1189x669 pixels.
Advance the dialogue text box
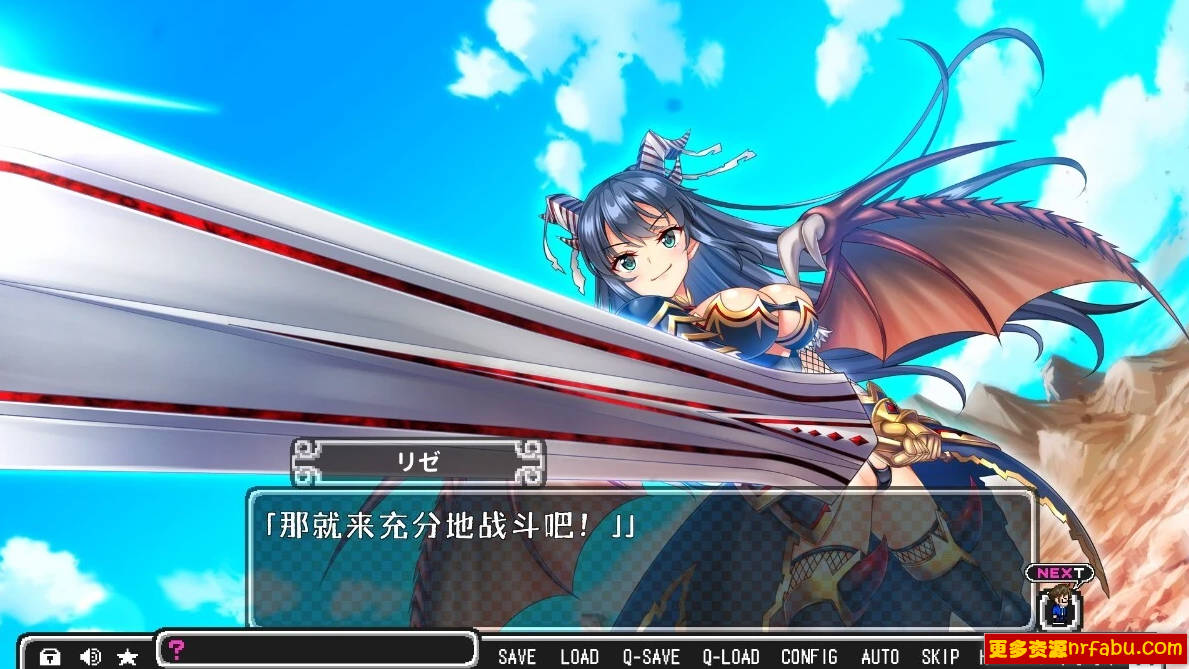pyautogui.click(x=640, y=560)
